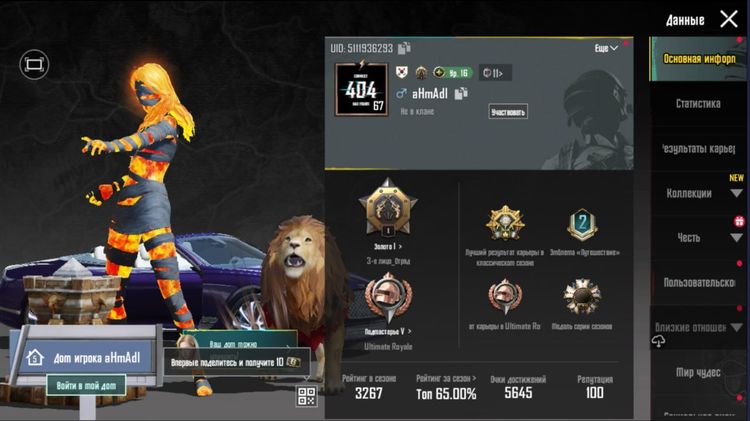
Task: Show the Медаль серии сезонов
Action: pos(581,296)
